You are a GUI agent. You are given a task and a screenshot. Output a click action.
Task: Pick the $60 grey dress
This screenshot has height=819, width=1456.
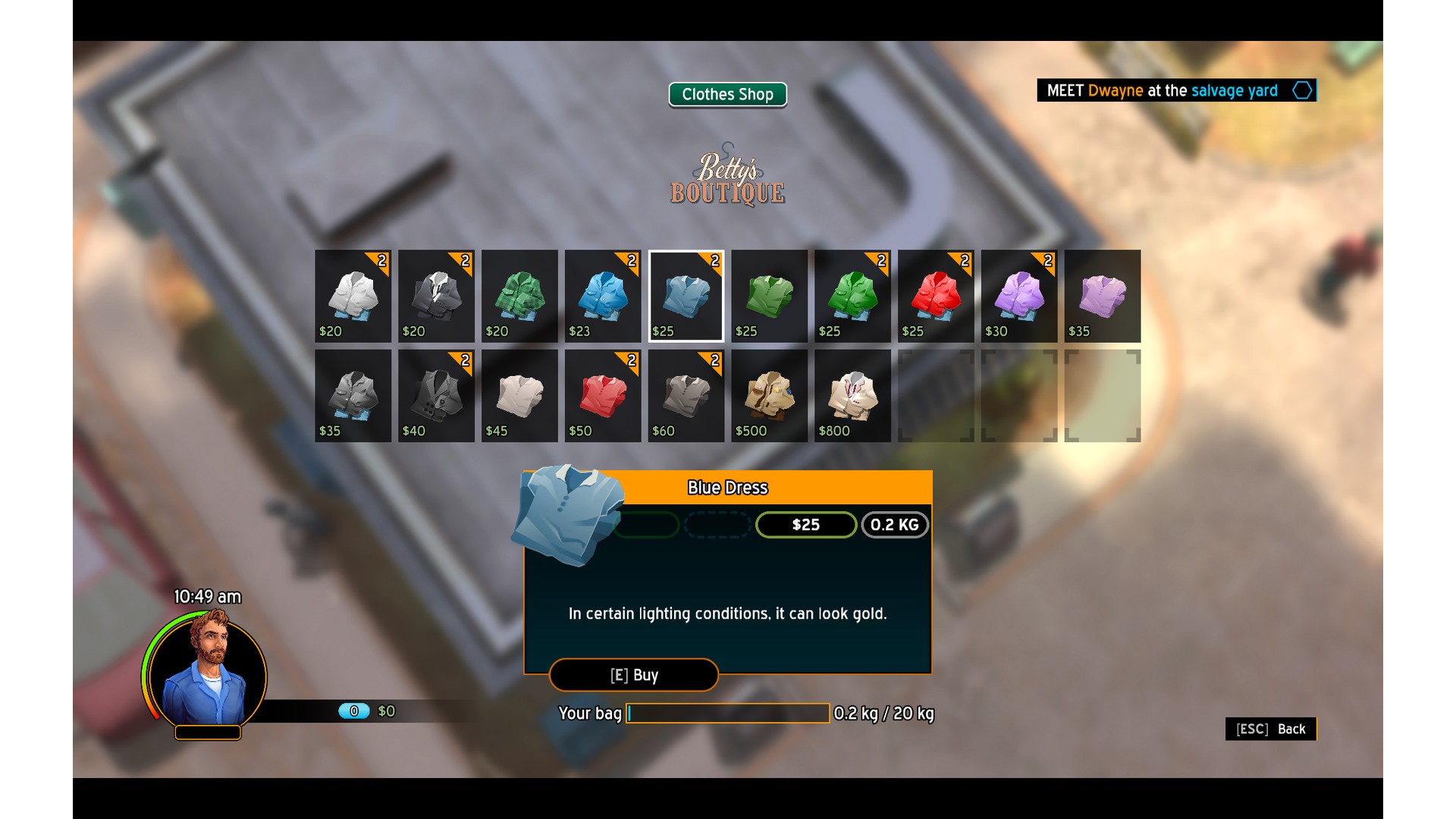pos(686,395)
